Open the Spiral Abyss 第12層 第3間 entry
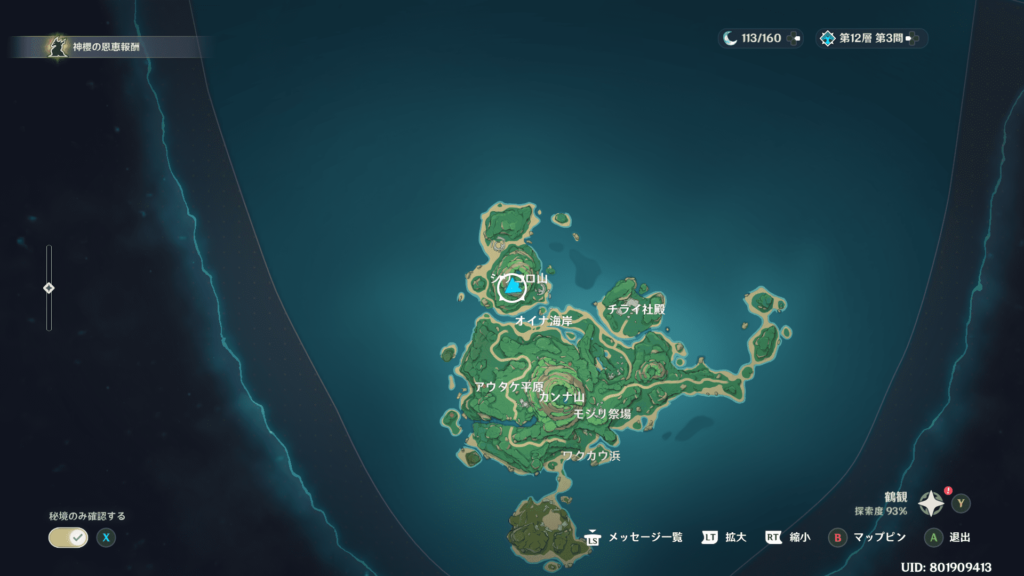 pyautogui.click(x=870, y=38)
